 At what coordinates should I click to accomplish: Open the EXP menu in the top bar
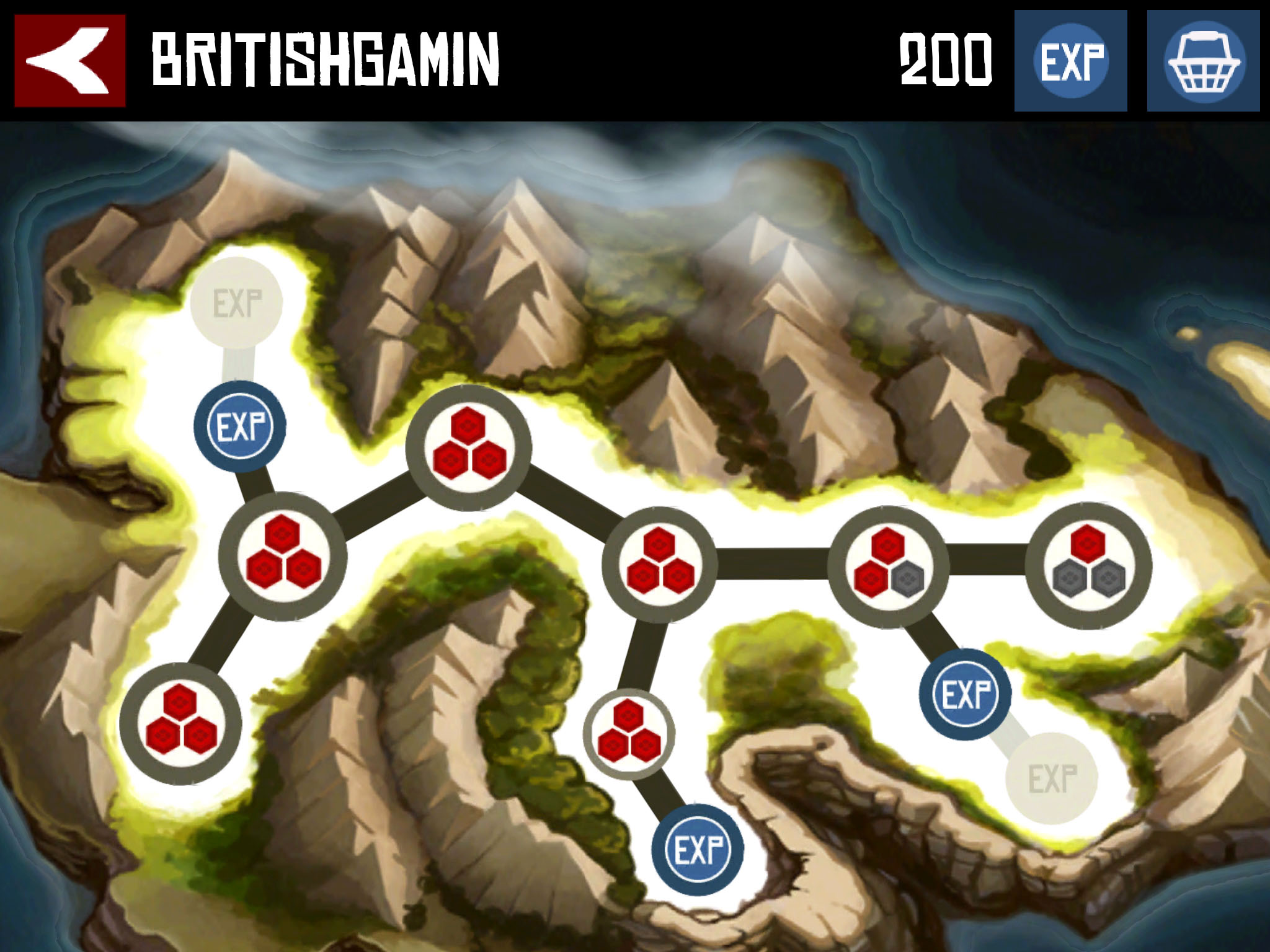[x=1070, y=61]
